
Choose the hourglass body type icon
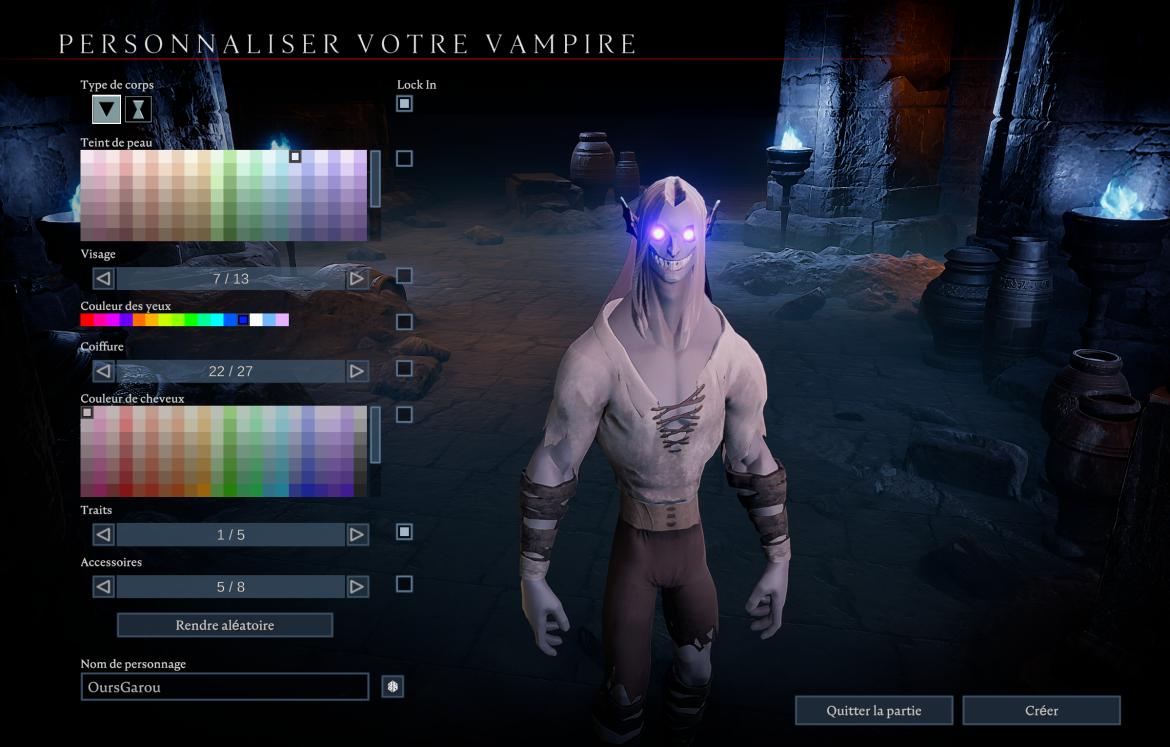click(x=139, y=110)
